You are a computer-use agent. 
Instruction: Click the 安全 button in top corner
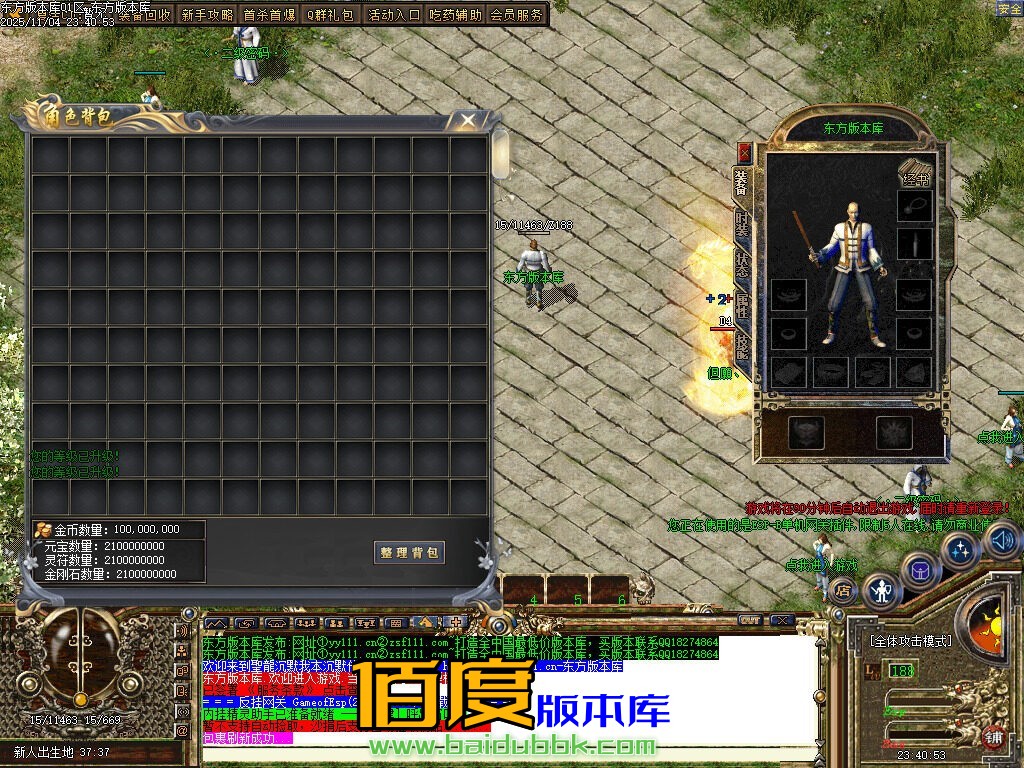coord(1009,9)
